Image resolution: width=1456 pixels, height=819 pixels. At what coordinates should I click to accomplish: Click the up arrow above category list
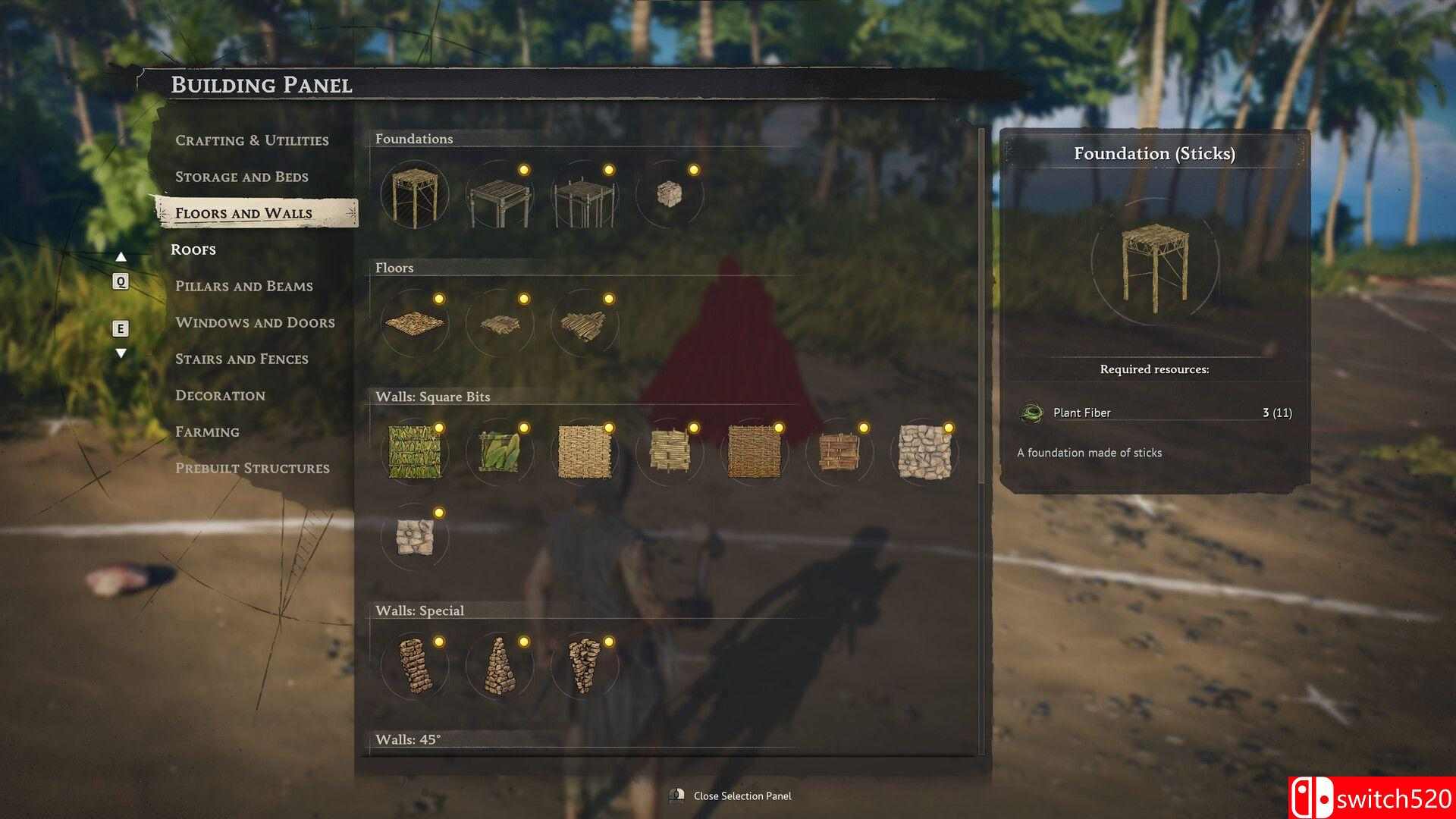click(x=121, y=258)
